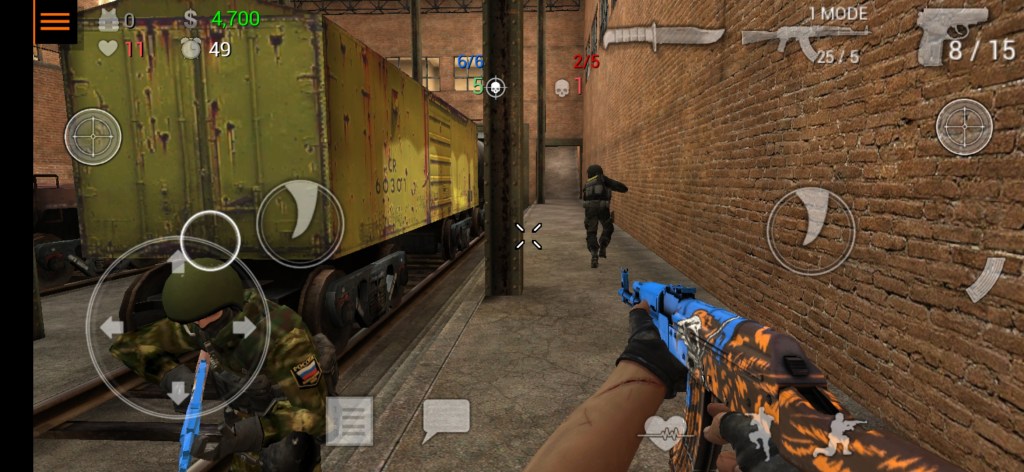Tap the heartbeat heart icon

pyautogui.click(x=664, y=431)
